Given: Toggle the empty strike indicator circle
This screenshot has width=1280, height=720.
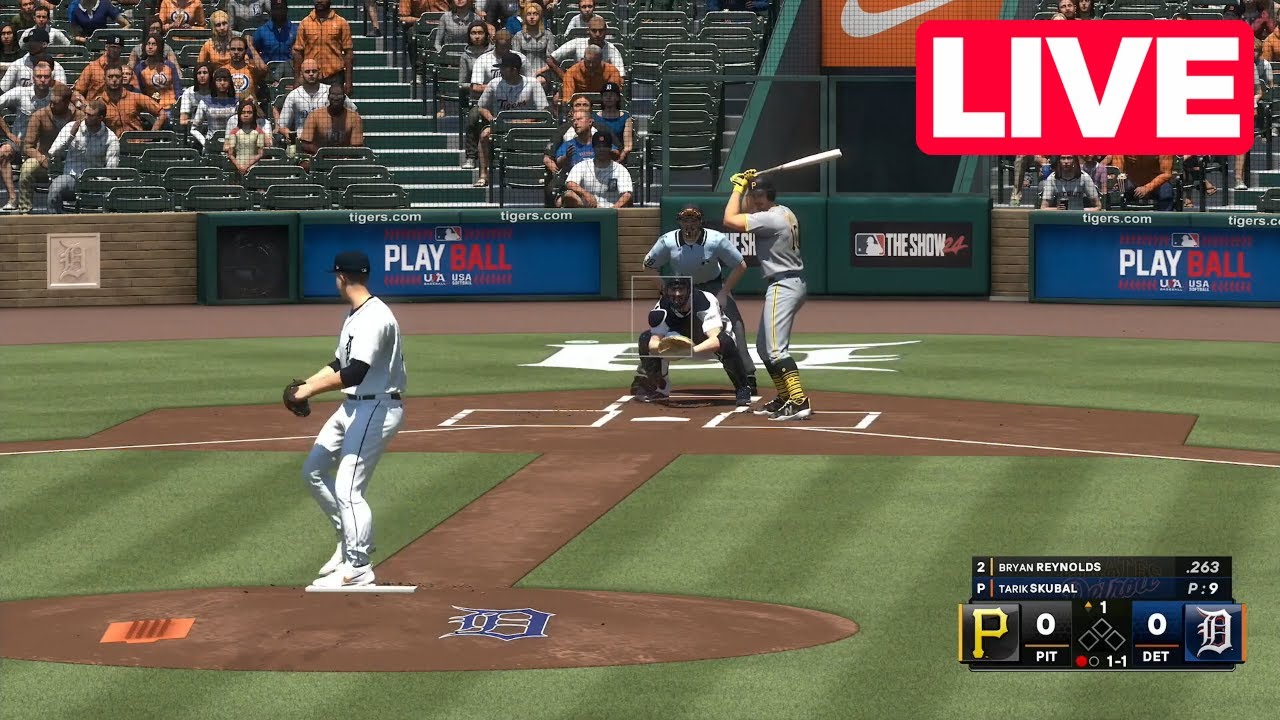Looking at the screenshot, I should pyautogui.click(x=1092, y=661).
